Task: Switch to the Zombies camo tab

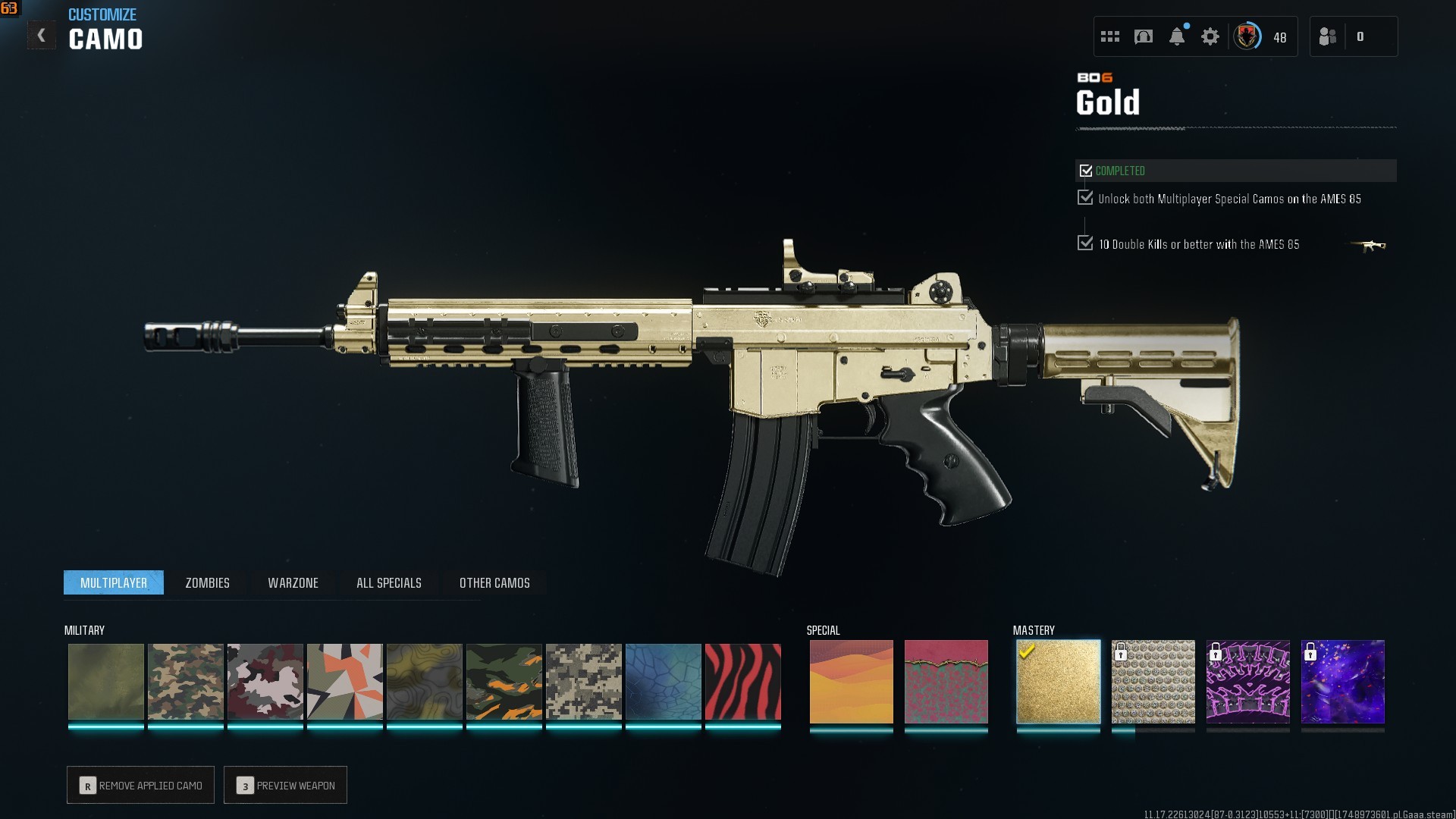Action: click(x=207, y=582)
